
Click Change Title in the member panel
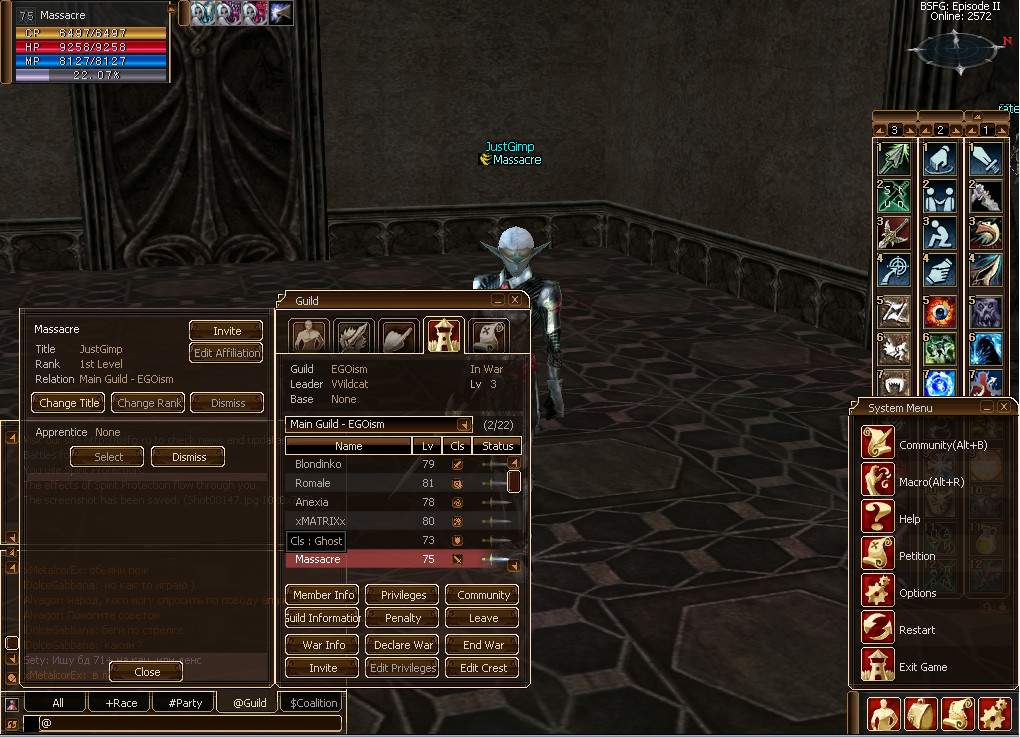pyautogui.click(x=69, y=403)
